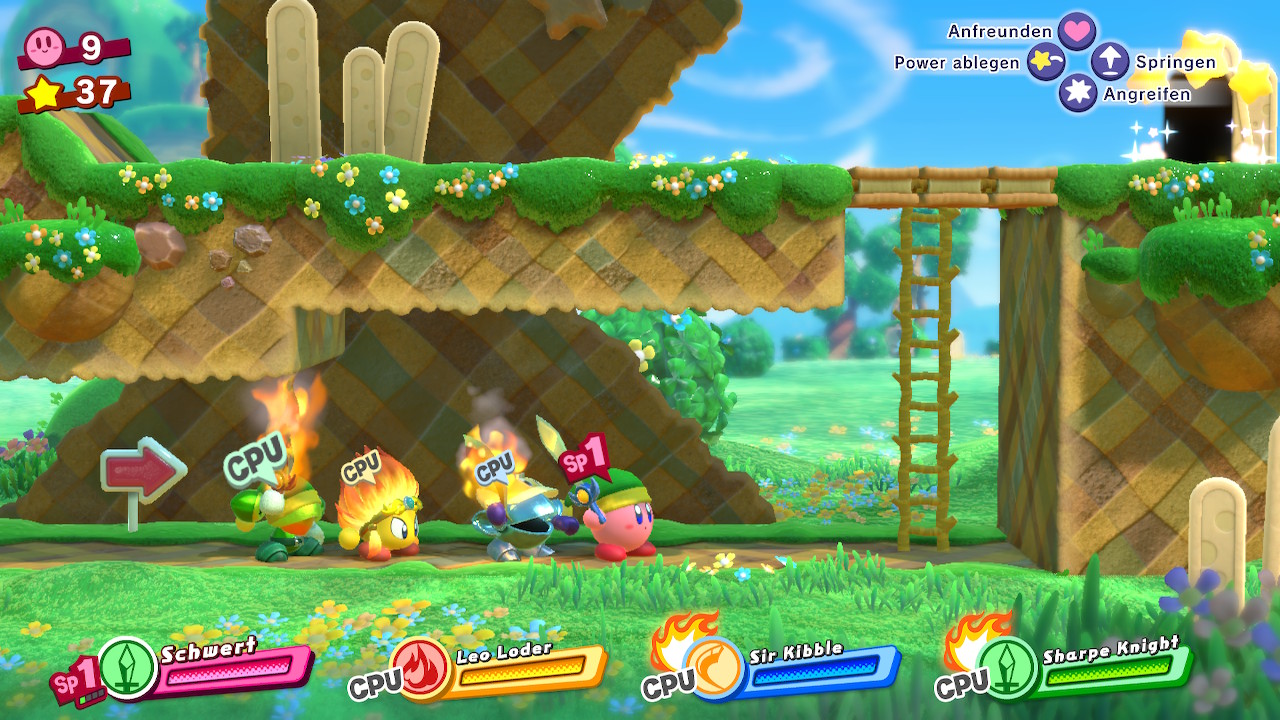Activate the Anfreunden heart icon
This screenshot has width=1280, height=720.
pos(1077,31)
